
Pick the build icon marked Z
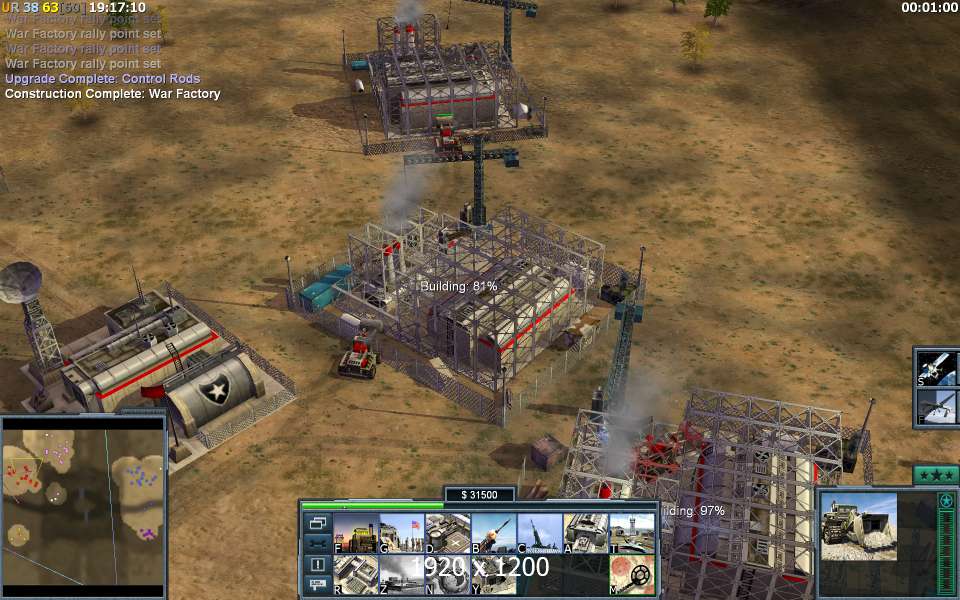click(402, 575)
